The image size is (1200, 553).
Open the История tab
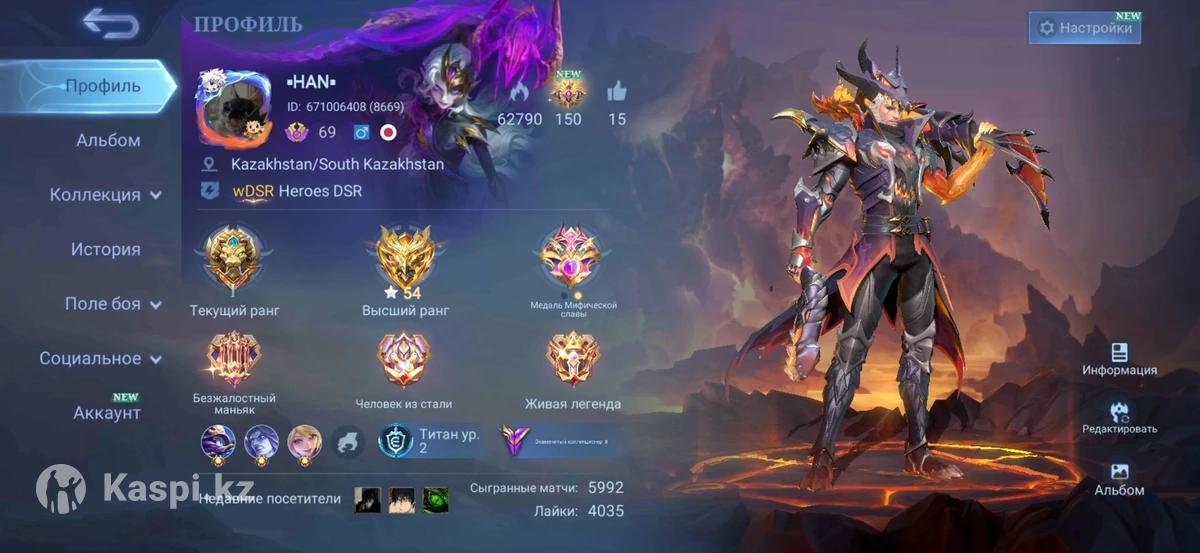coord(105,250)
